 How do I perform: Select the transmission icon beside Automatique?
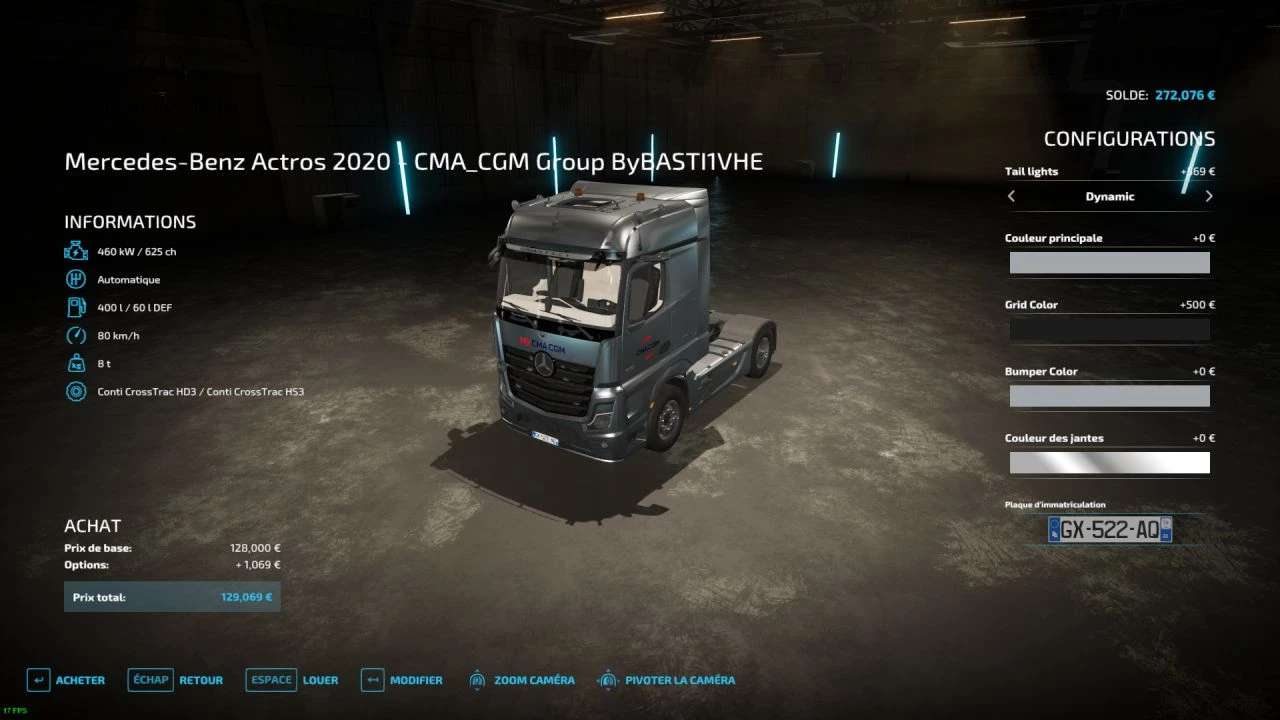click(x=75, y=279)
